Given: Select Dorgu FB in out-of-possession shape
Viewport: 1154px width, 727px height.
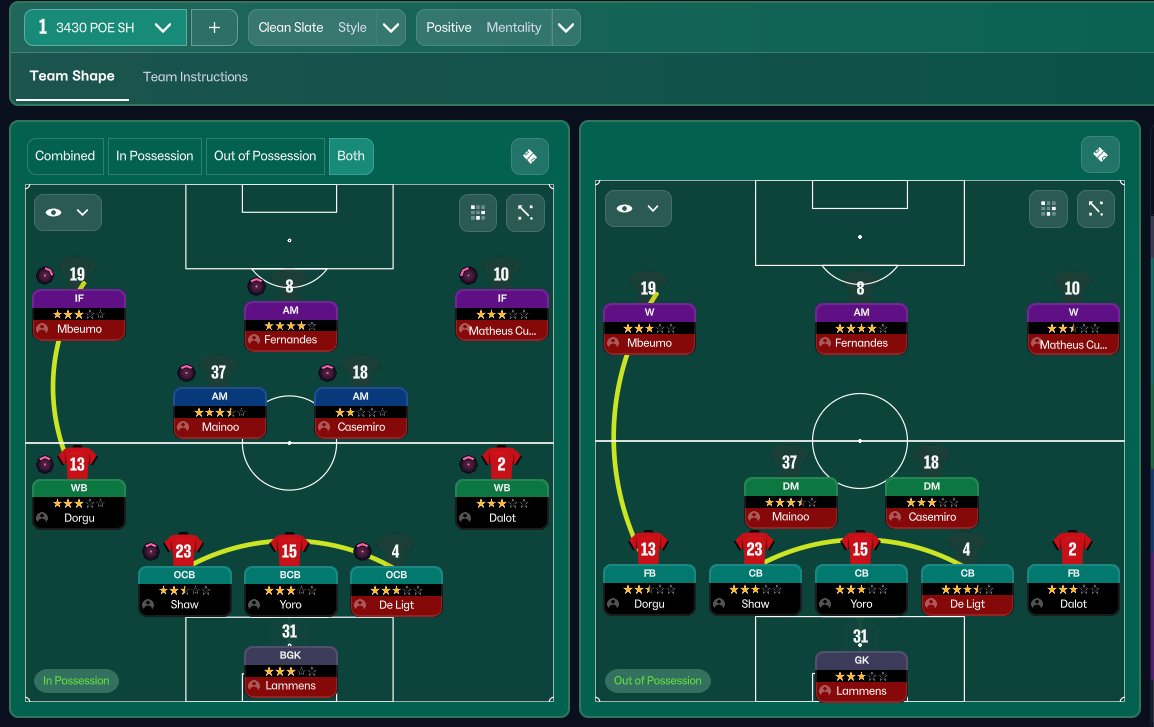Looking at the screenshot, I should pos(649,590).
